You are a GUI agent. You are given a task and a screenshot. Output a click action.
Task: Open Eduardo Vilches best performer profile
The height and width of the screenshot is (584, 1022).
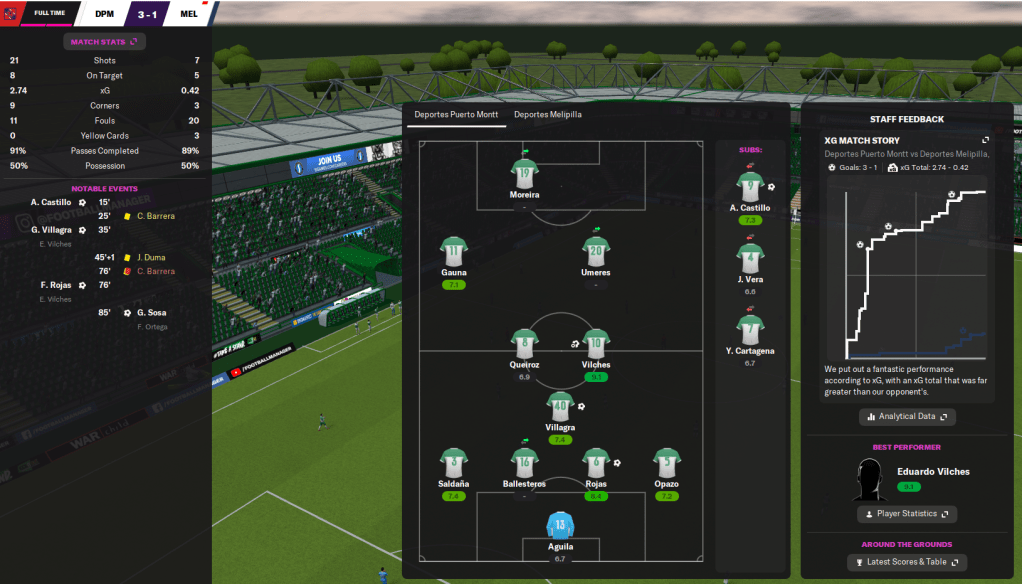pos(933,472)
